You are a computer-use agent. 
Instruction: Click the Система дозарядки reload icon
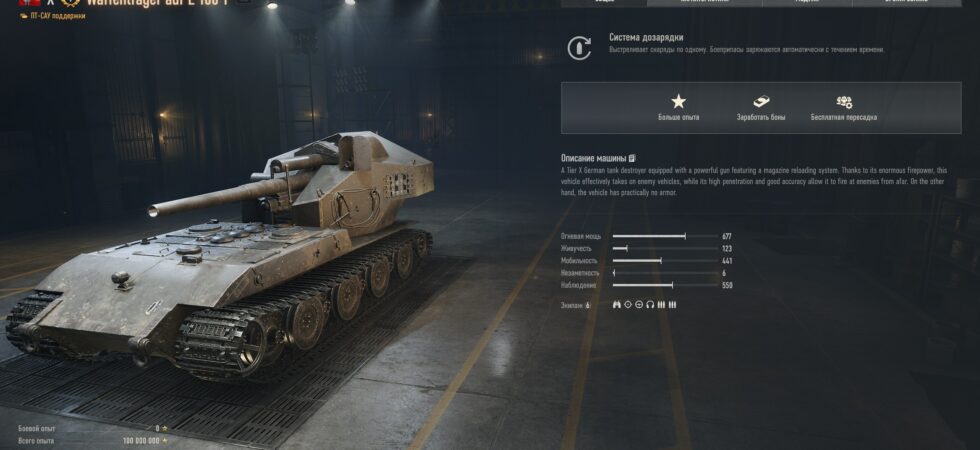coord(579,48)
